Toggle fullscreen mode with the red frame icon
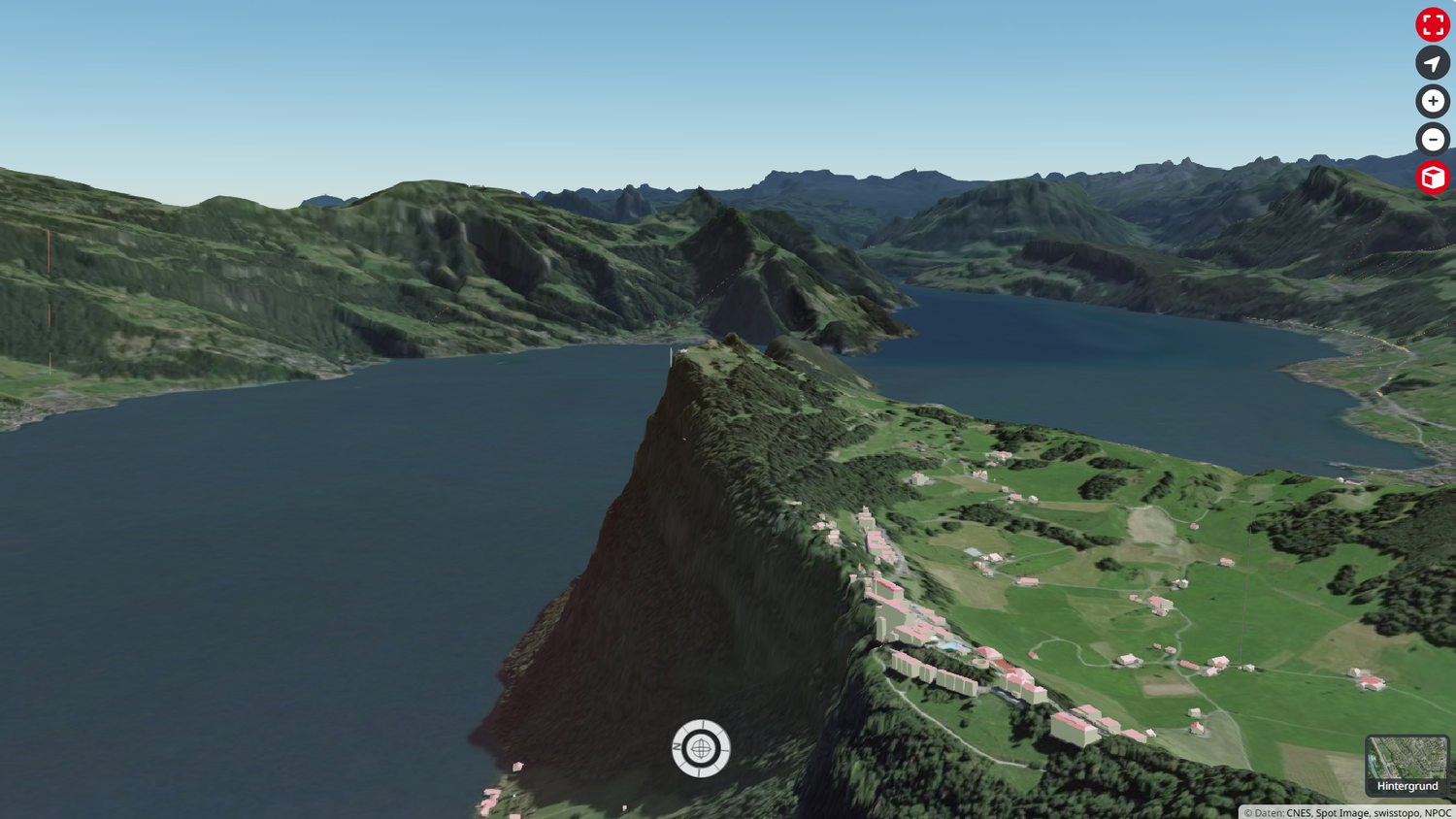The width and height of the screenshot is (1456, 819). coord(1432,25)
